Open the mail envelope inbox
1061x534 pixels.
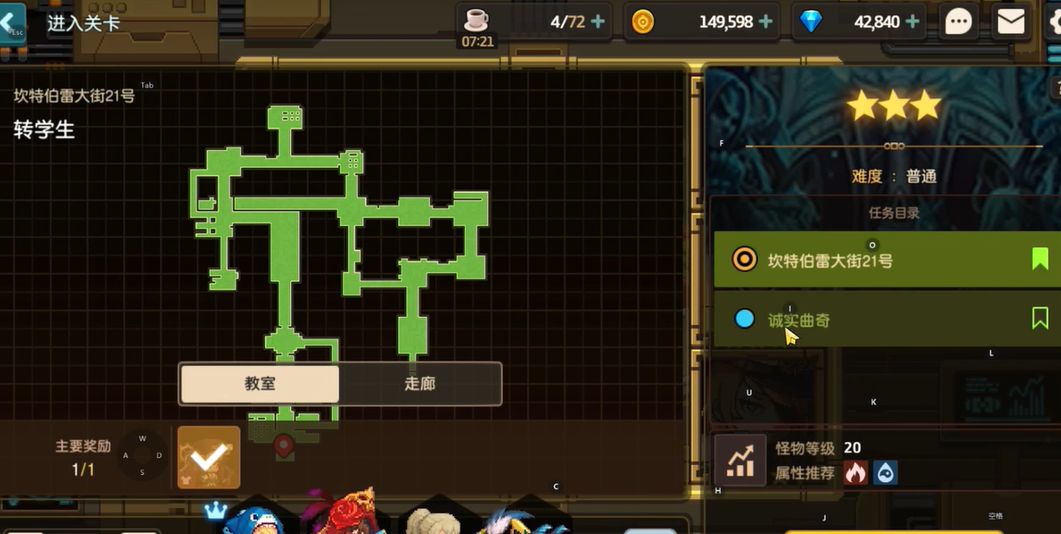click(1011, 21)
